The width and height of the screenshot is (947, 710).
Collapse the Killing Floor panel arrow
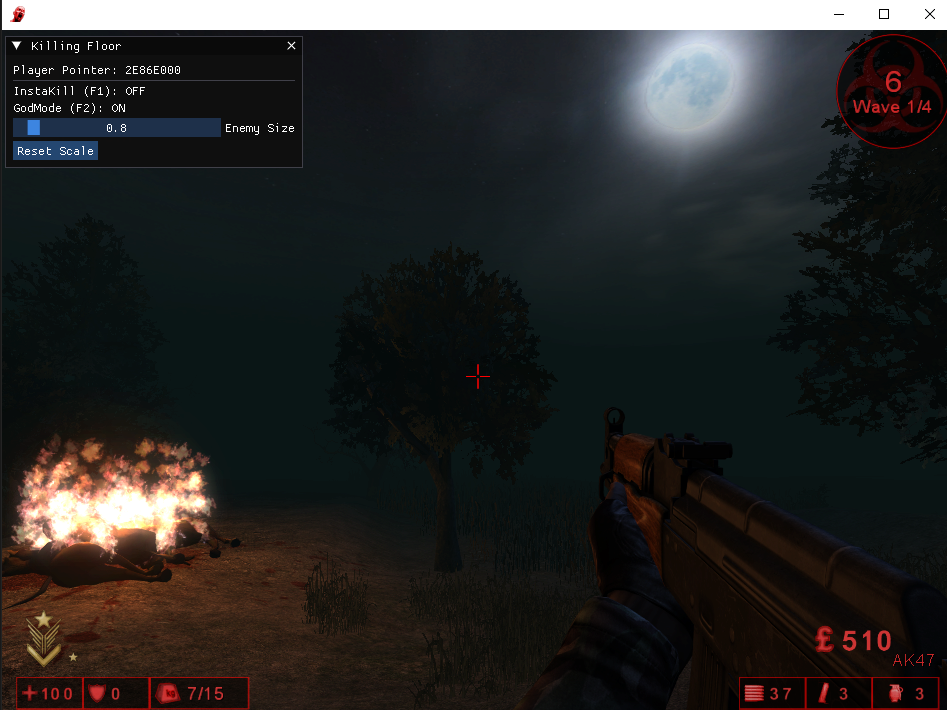17,46
